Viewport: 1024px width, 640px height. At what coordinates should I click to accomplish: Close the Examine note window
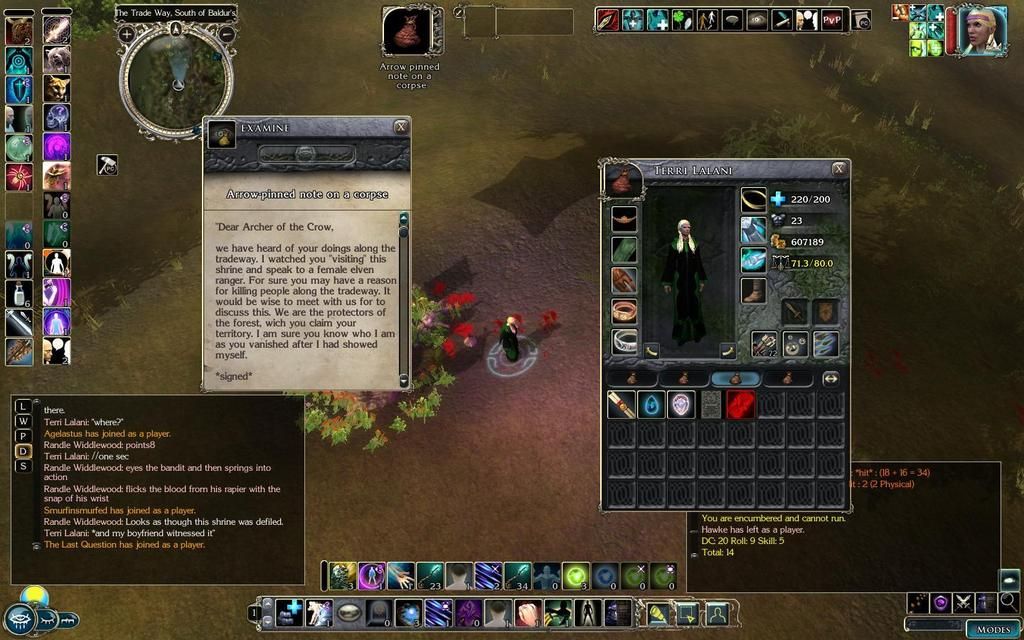tap(400, 127)
